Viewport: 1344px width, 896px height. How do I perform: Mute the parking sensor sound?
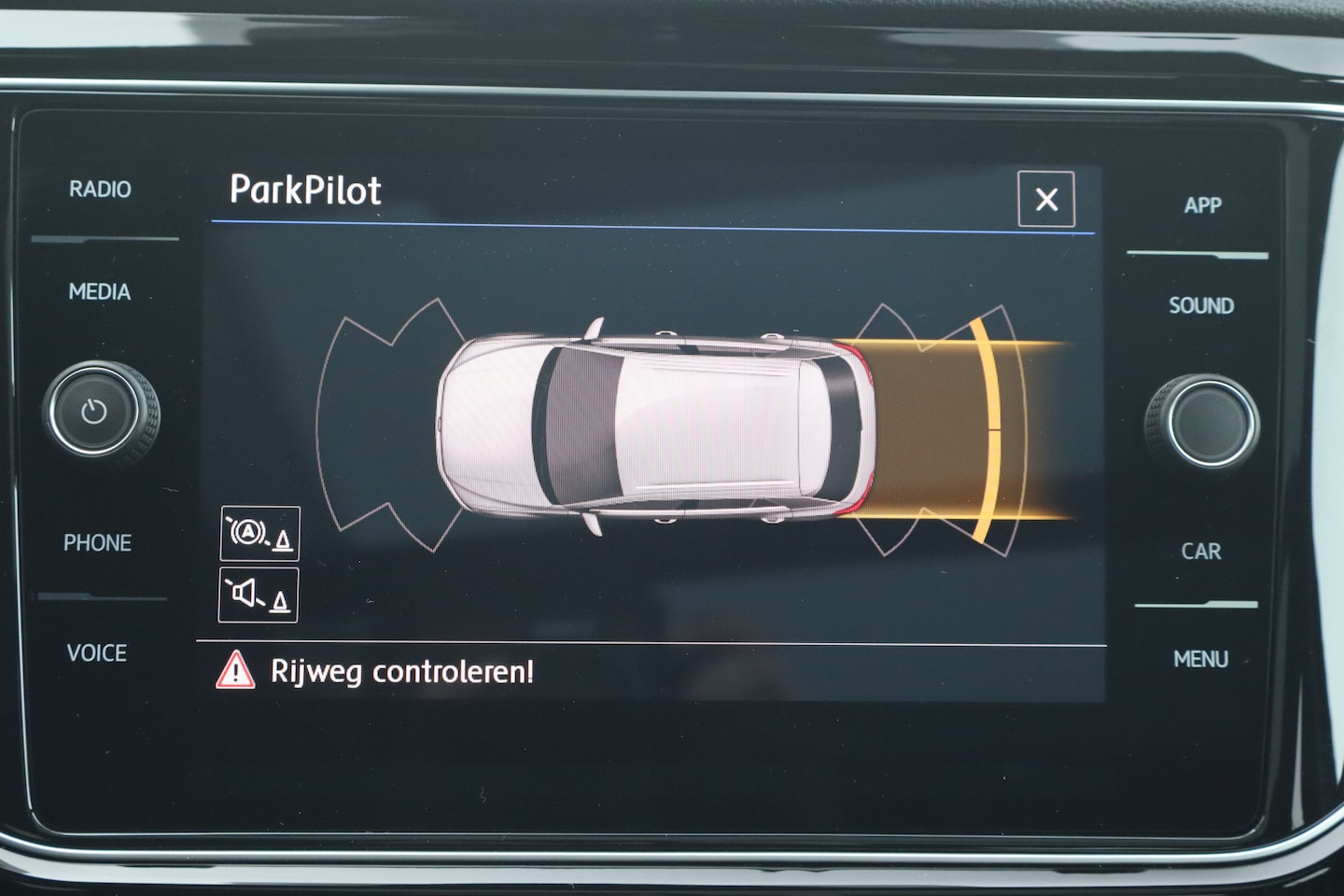pyautogui.click(x=259, y=595)
